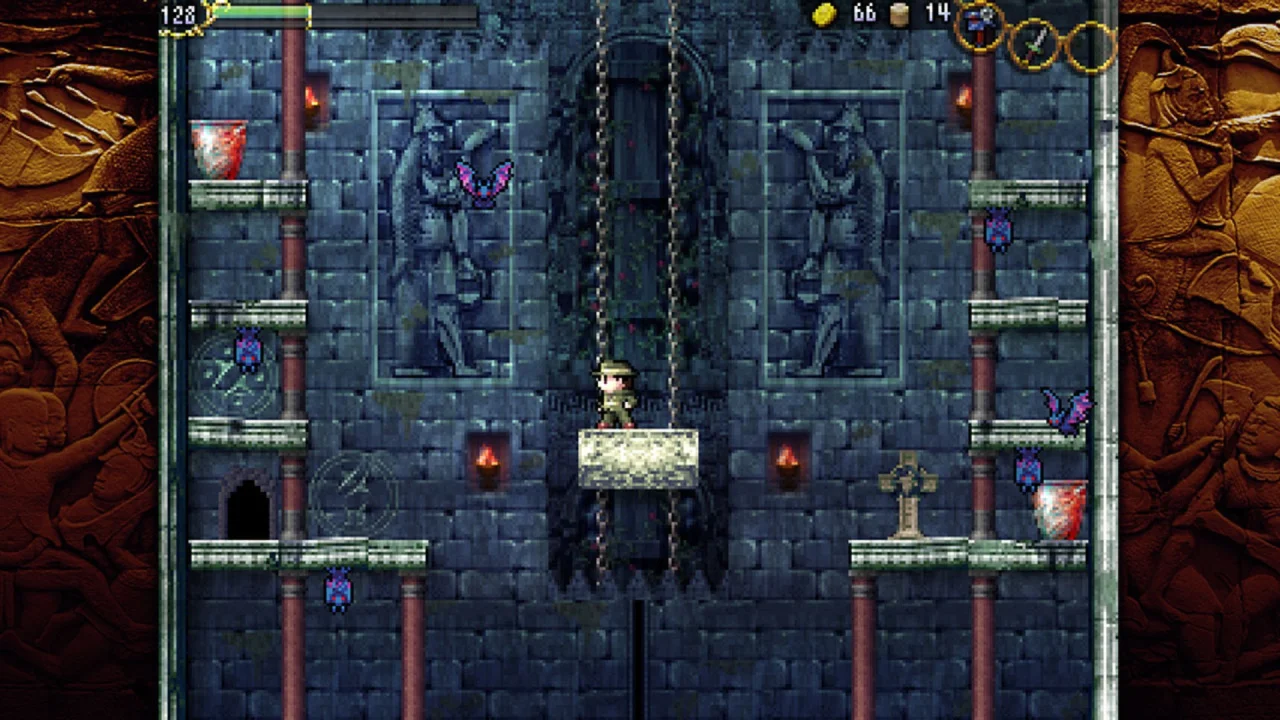Screen dimensions: 1280x720
Task: Click the gold coin icon in the HUD
Action: 825,15
